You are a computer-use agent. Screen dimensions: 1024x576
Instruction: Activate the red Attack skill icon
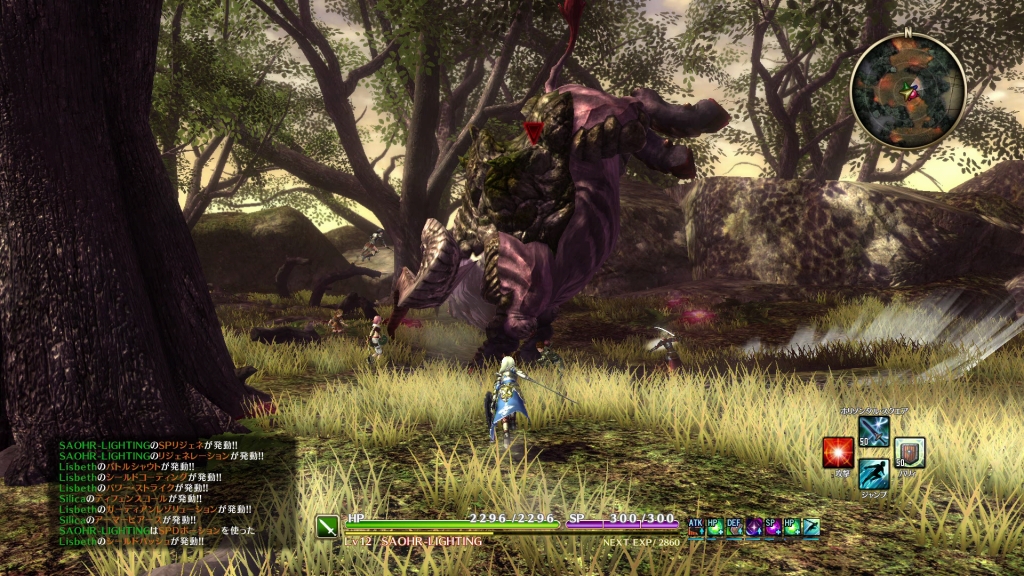pyautogui.click(x=838, y=452)
